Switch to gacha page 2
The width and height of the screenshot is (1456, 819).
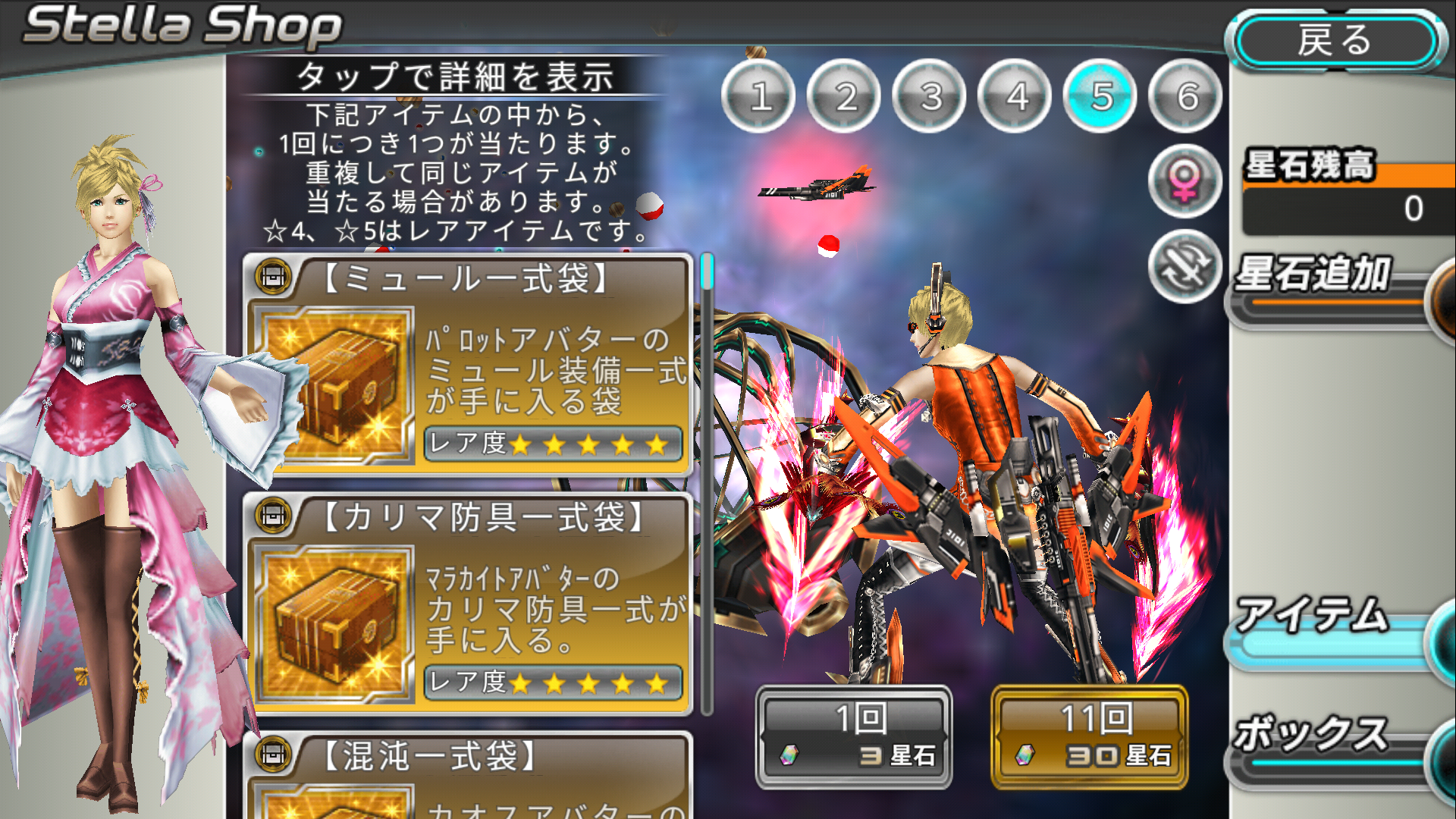(845, 96)
